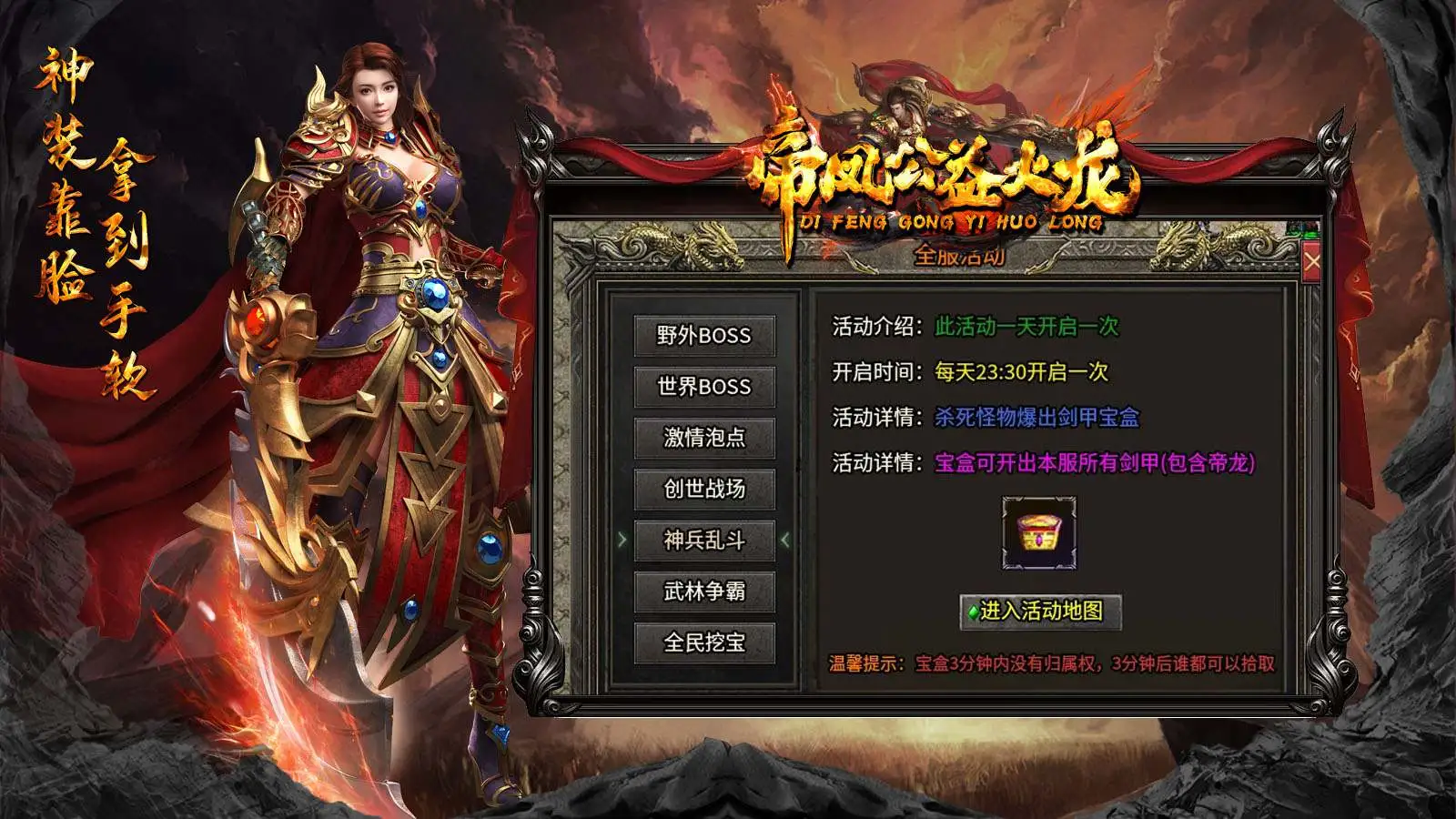
Task: Switch to the 世界BOSS activity
Action: click(x=705, y=387)
